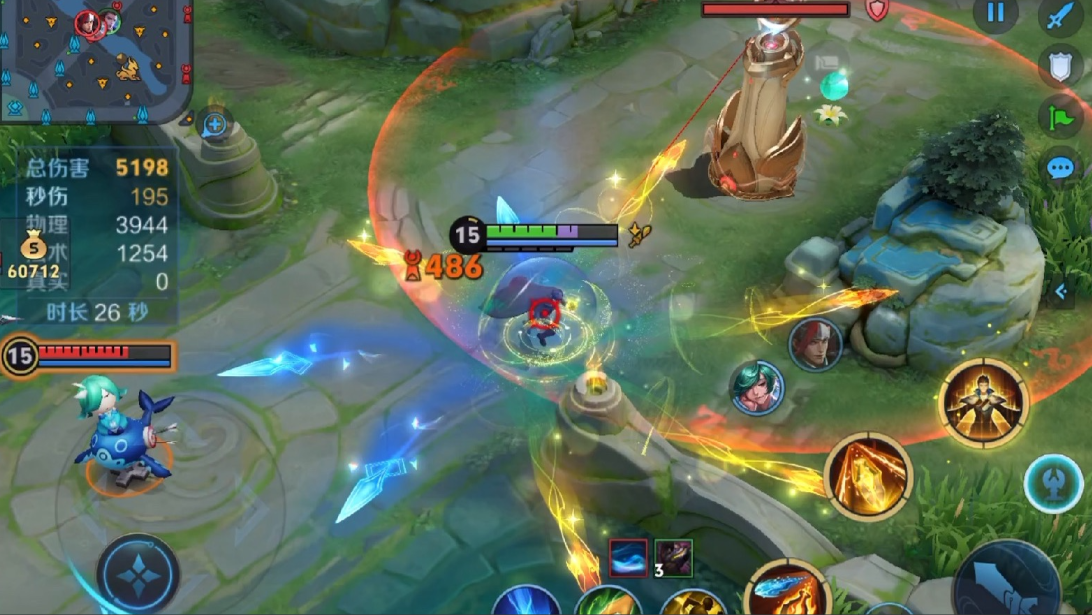This screenshot has height=615, width=1092.
Task: Pause the match
Action: [995, 13]
